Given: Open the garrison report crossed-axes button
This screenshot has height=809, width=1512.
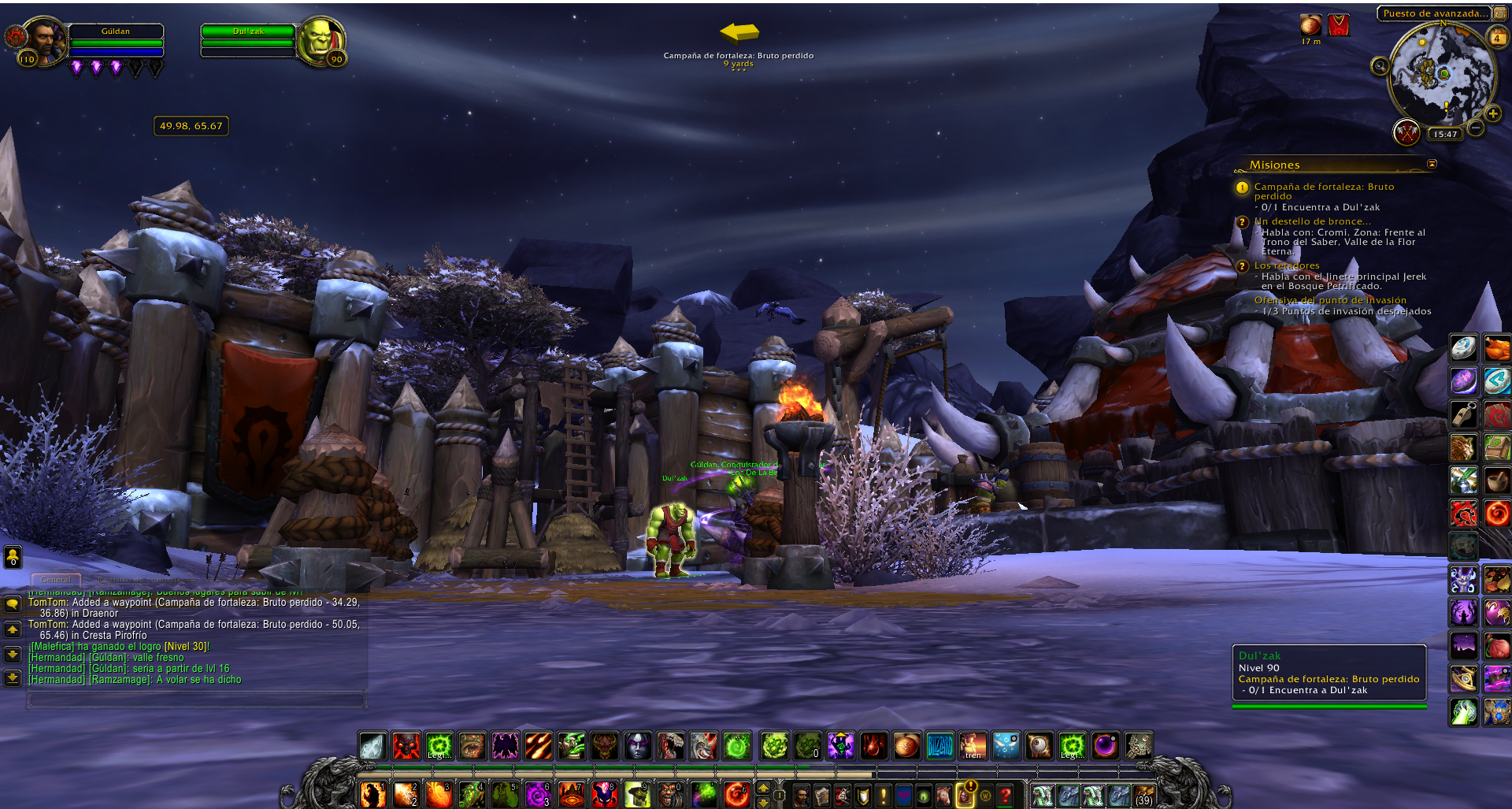Looking at the screenshot, I should [x=1406, y=132].
